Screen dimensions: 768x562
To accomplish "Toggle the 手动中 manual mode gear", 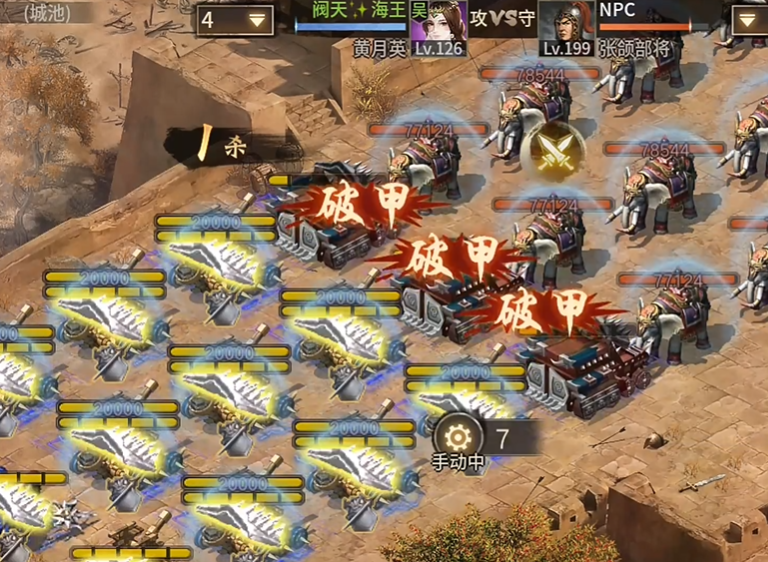I will pos(457,438).
